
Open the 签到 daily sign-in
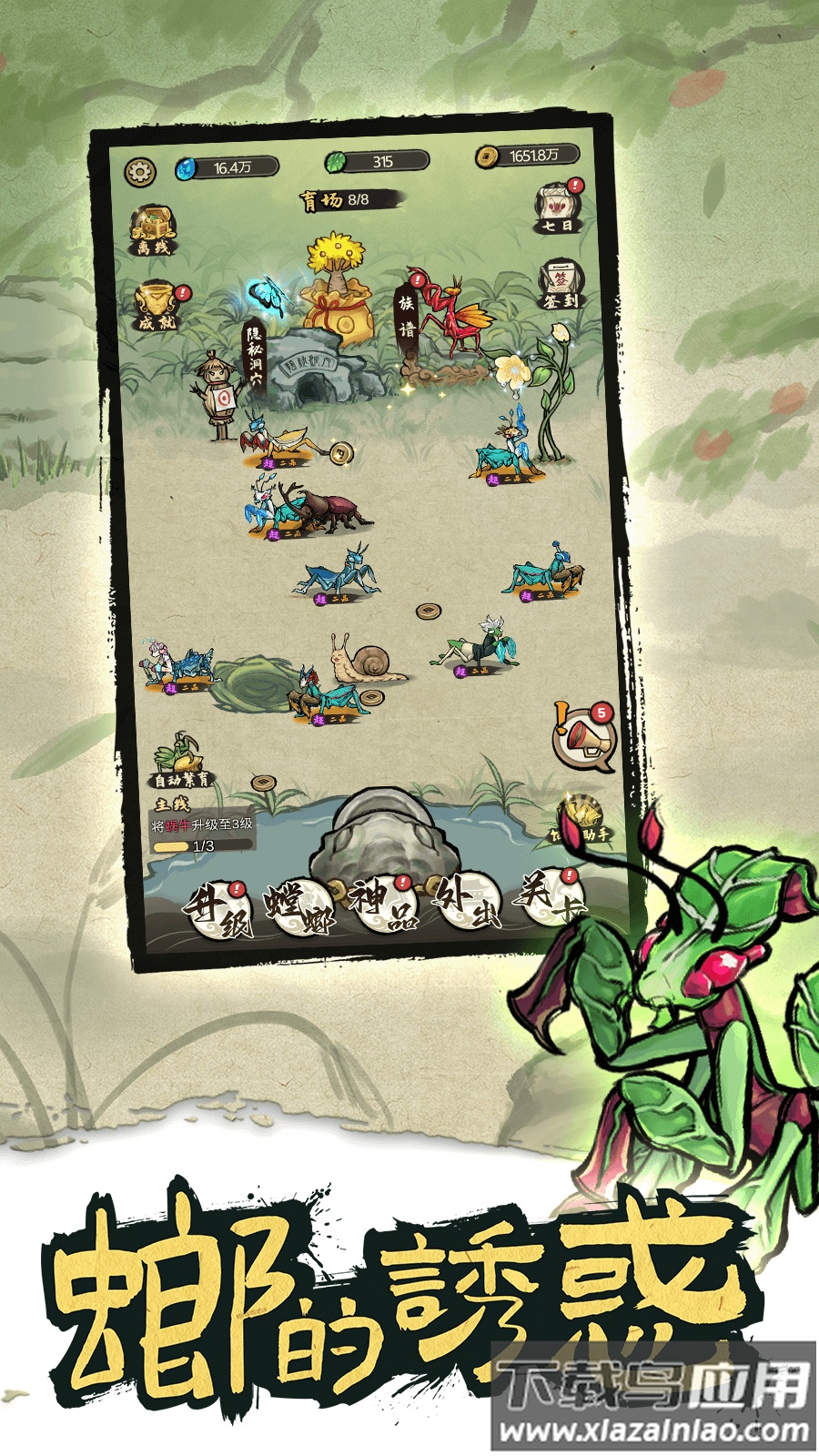tap(560, 284)
